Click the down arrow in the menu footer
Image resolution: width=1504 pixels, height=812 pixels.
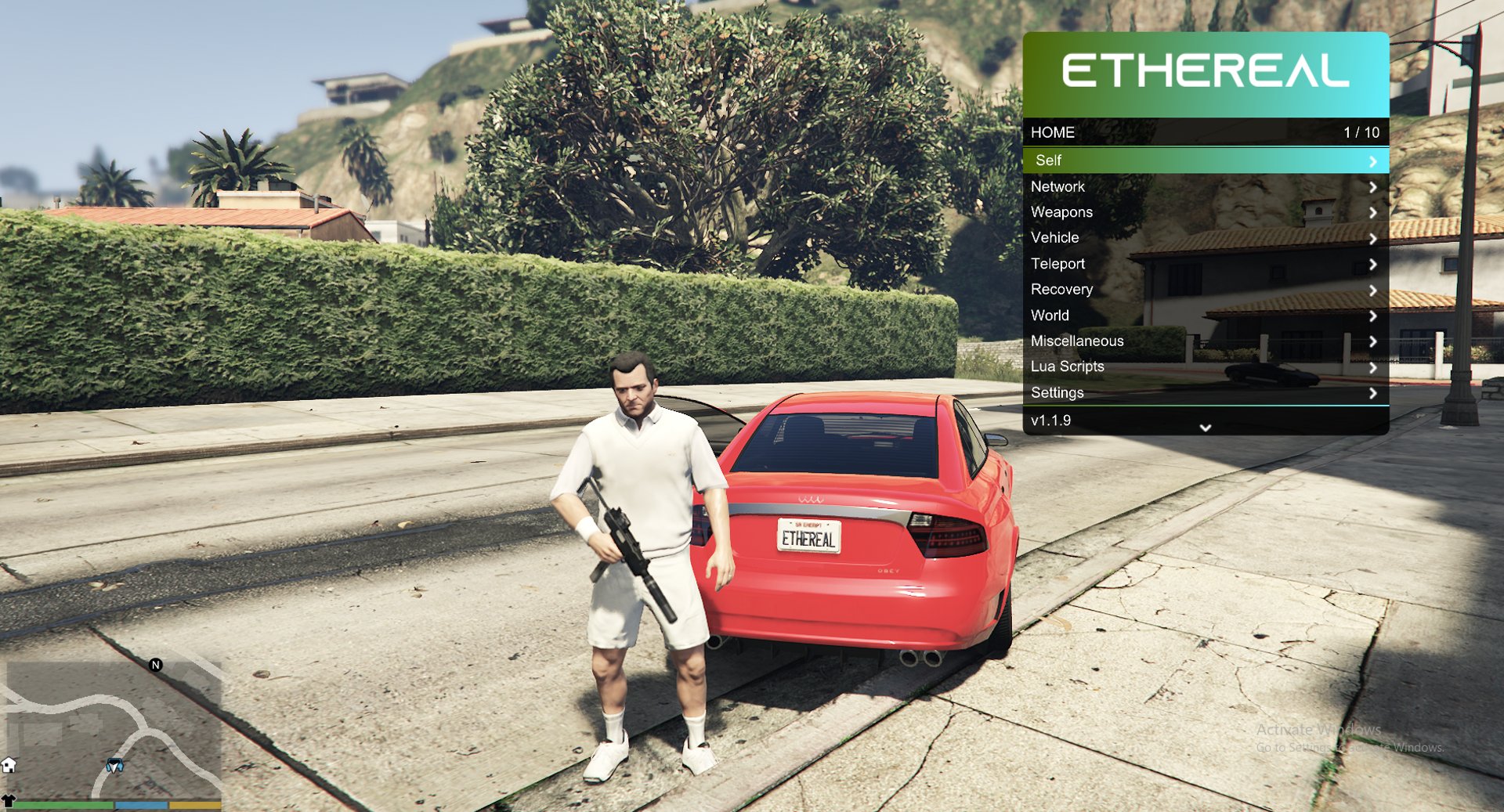click(1206, 428)
